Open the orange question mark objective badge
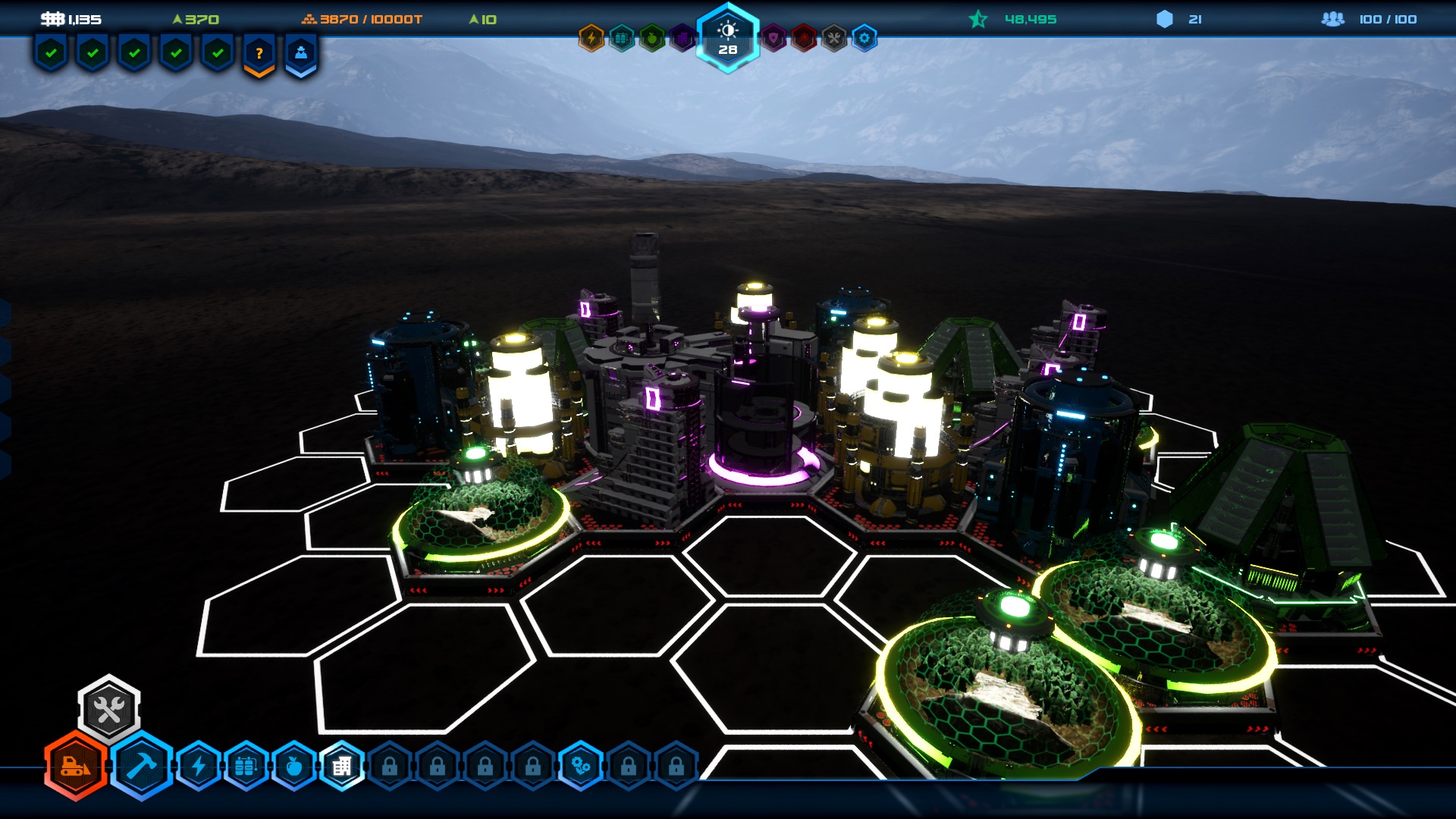Image resolution: width=1456 pixels, height=819 pixels. pyautogui.click(x=259, y=54)
